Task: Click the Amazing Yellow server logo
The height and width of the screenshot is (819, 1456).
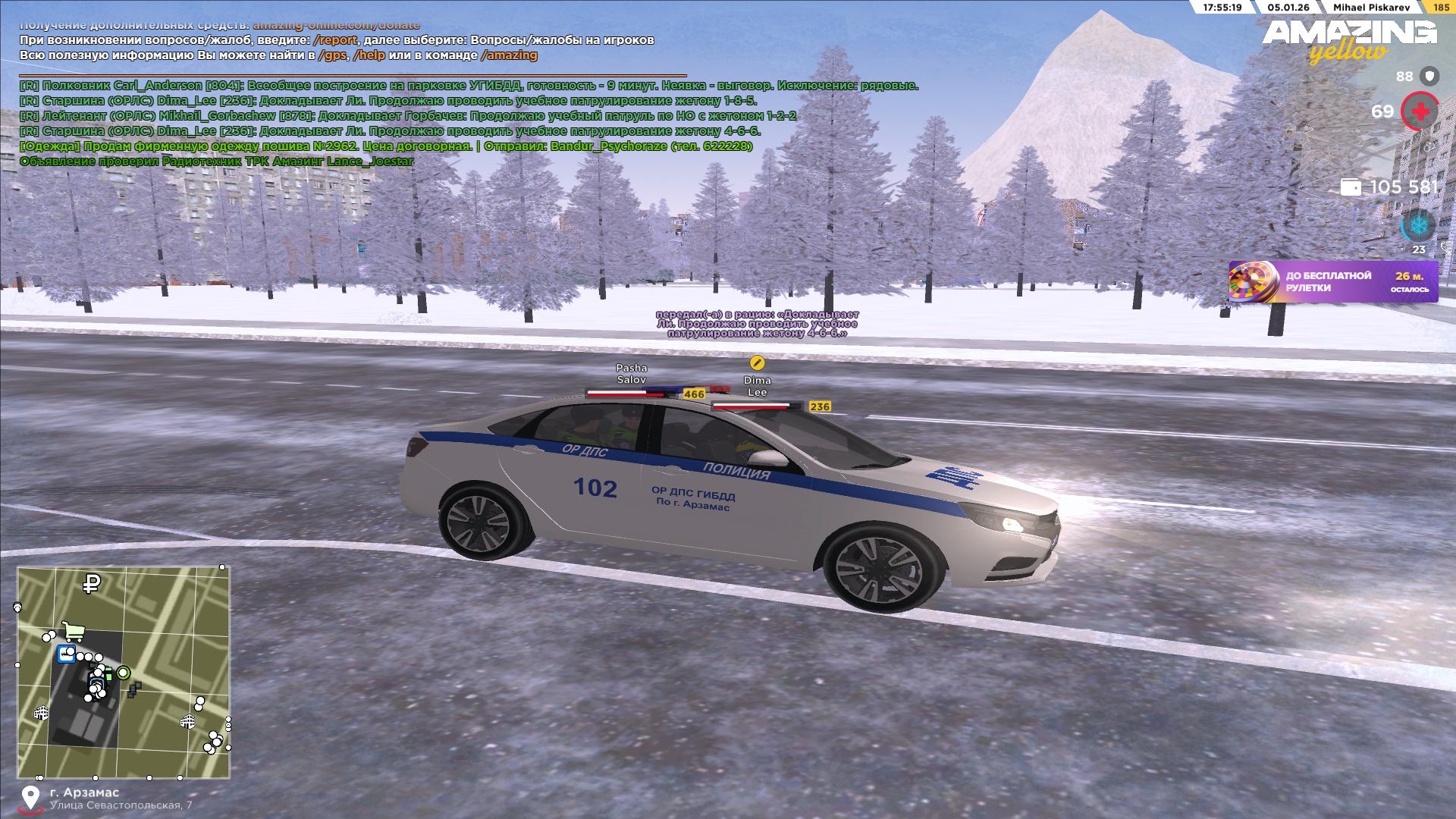Action: coord(1349,40)
